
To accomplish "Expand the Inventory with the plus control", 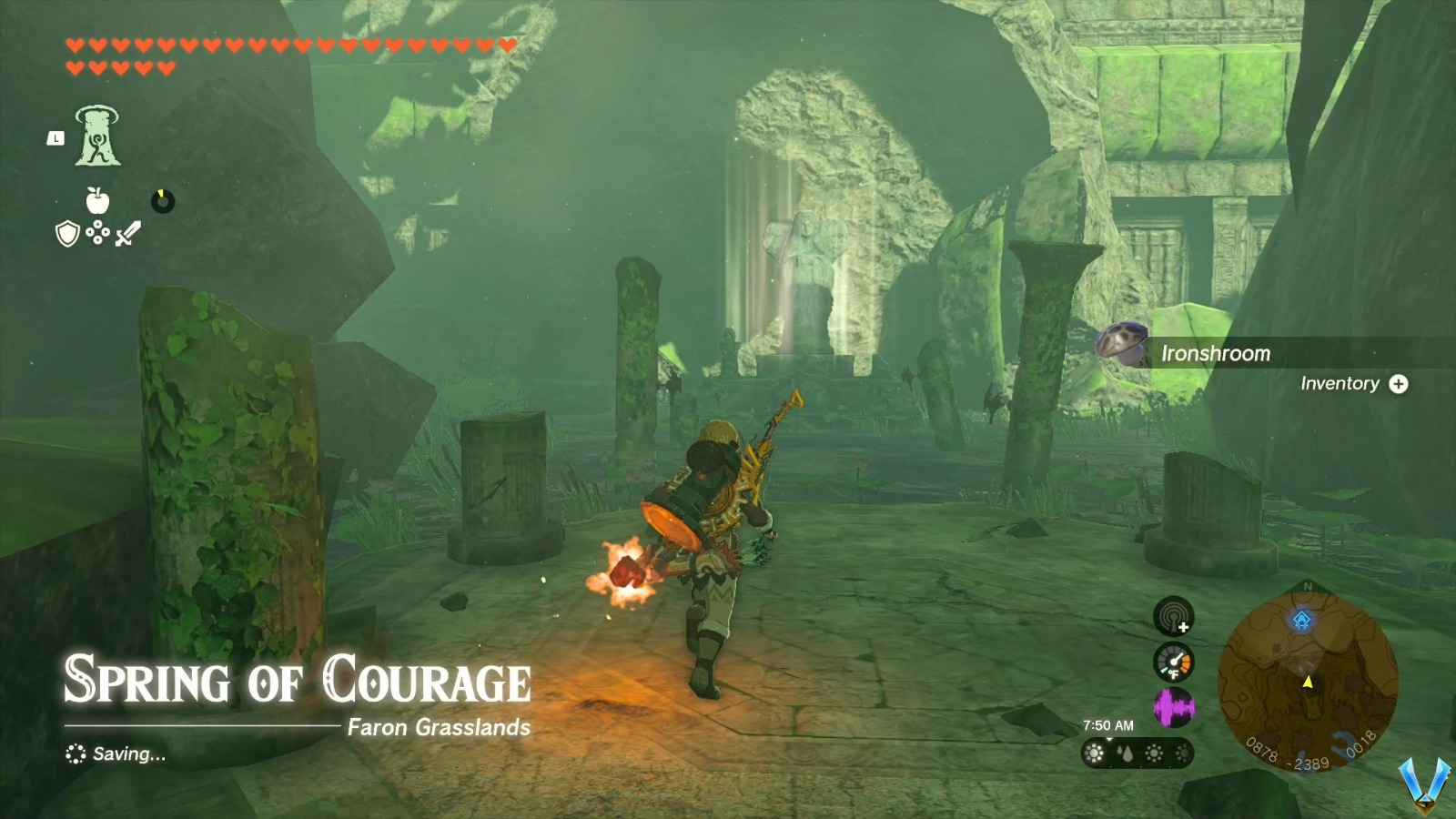I will (1399, 384).
